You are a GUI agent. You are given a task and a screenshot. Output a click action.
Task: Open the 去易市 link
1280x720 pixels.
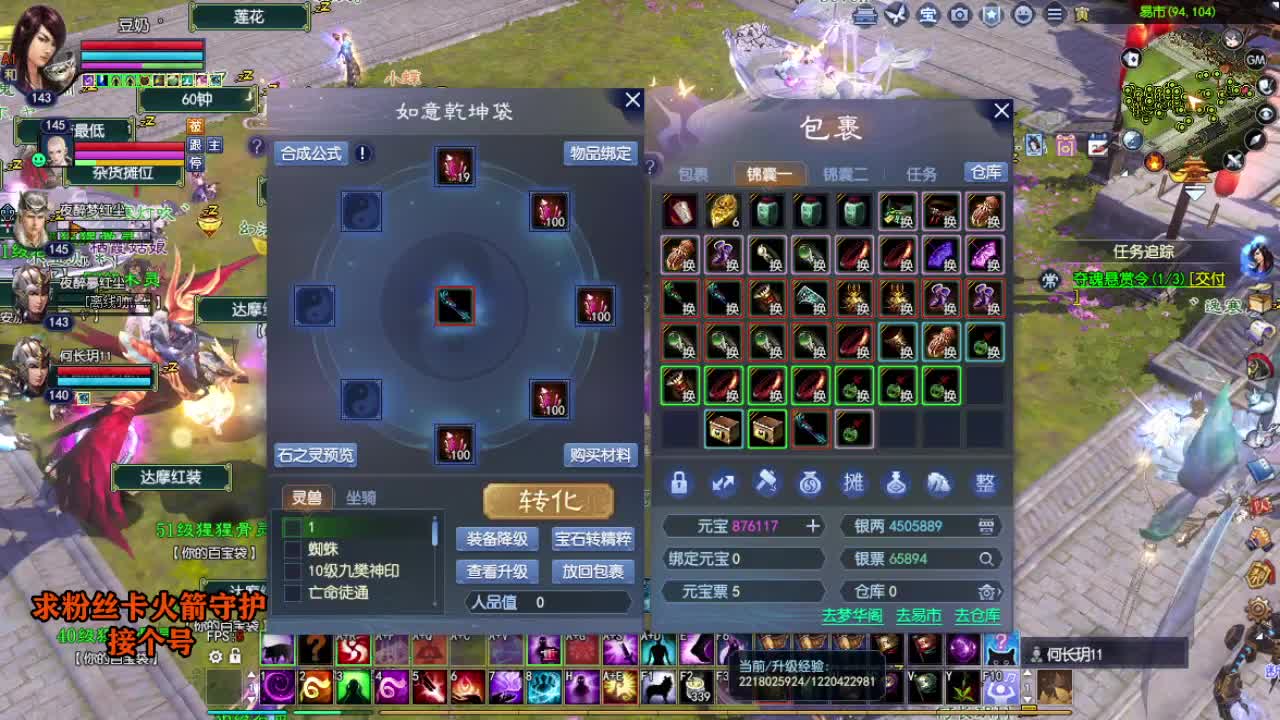pyautogui.click(x=918, y=616)
